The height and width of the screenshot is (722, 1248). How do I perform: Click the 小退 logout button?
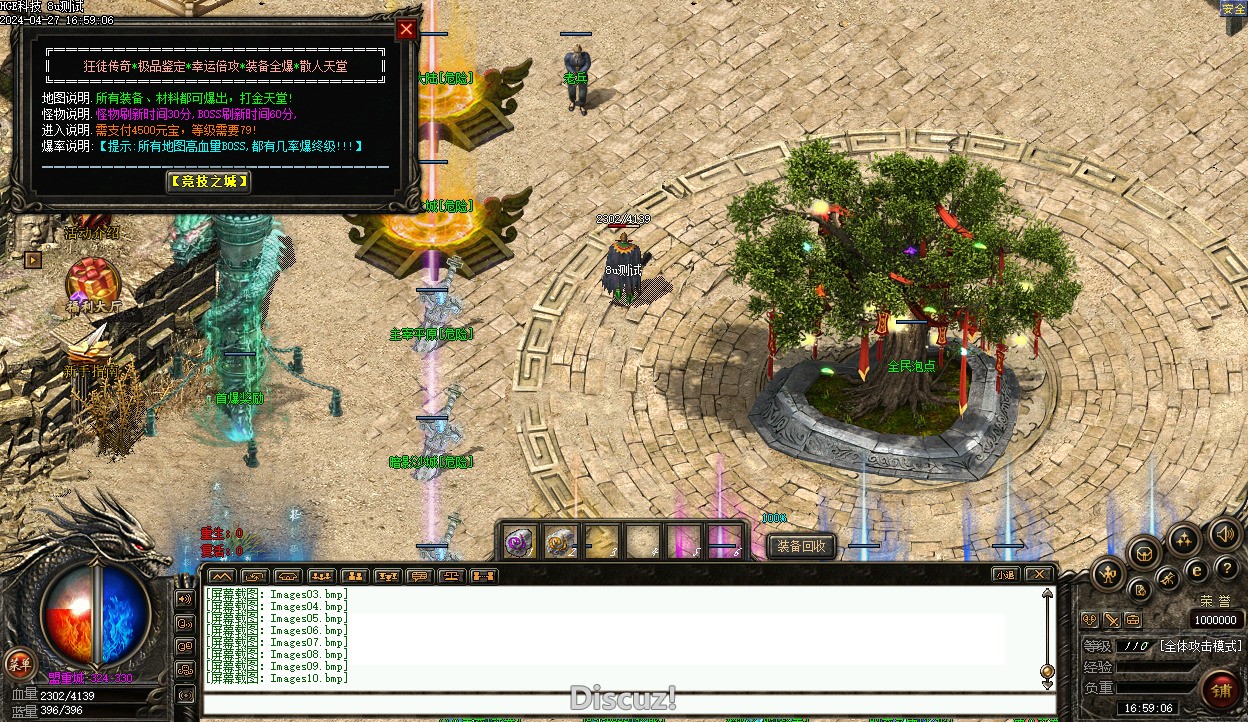point(1005,574)
